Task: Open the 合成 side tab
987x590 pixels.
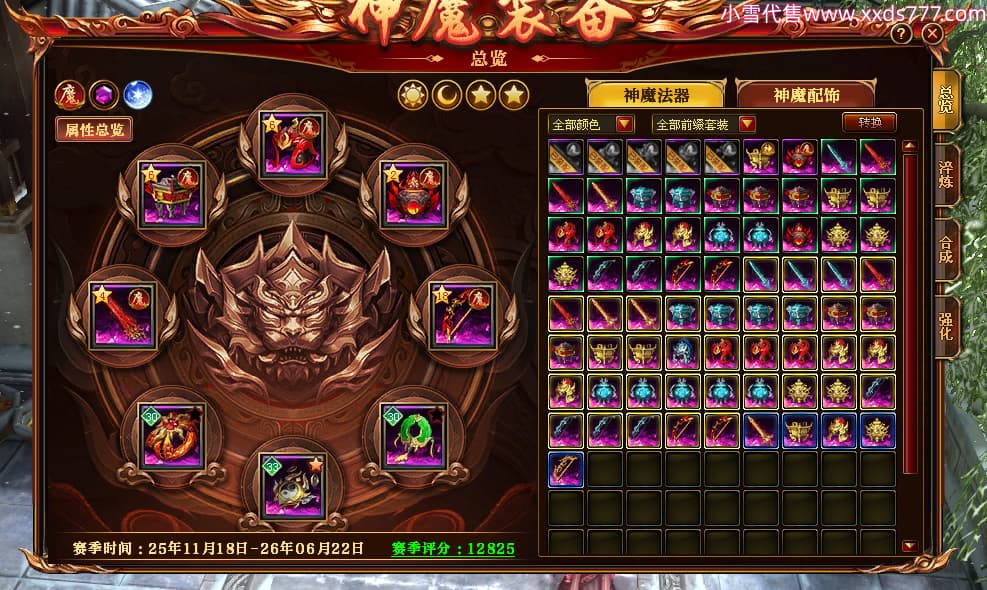Action: coord(946,249)
